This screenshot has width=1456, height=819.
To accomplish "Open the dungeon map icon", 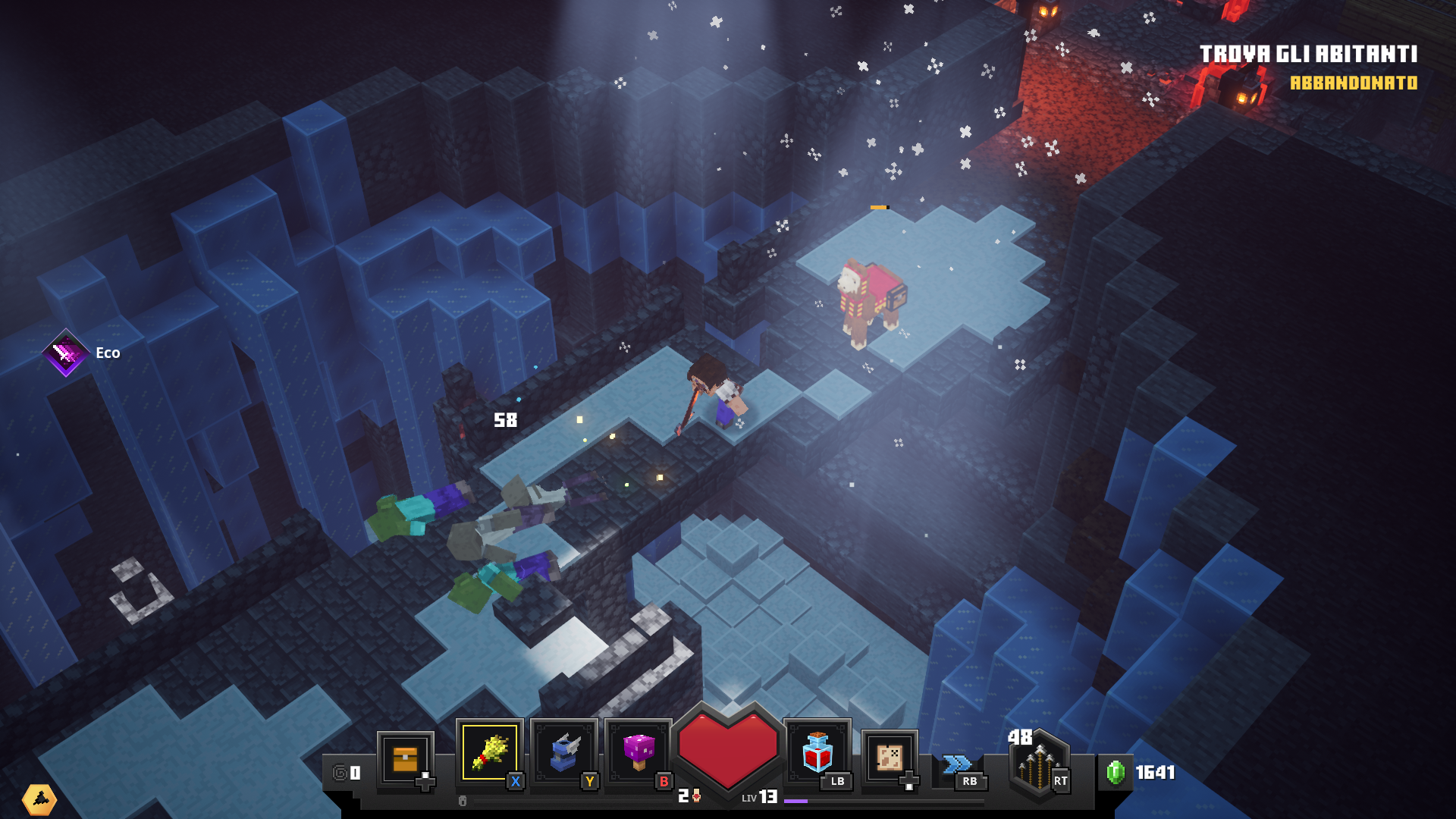I will (890, 757).
